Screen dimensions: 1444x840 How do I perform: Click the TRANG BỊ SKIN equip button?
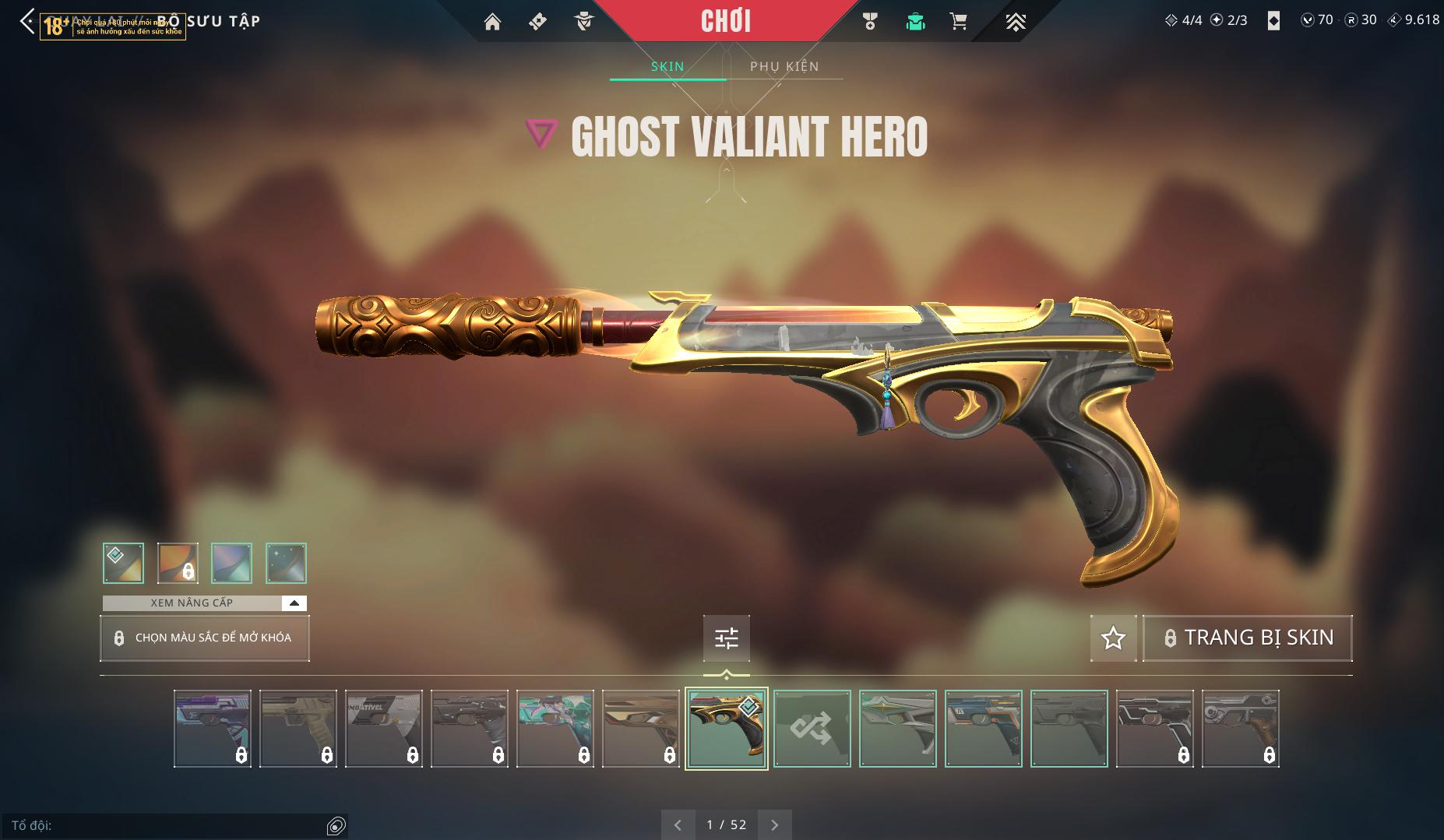(x=1248, y=638)
